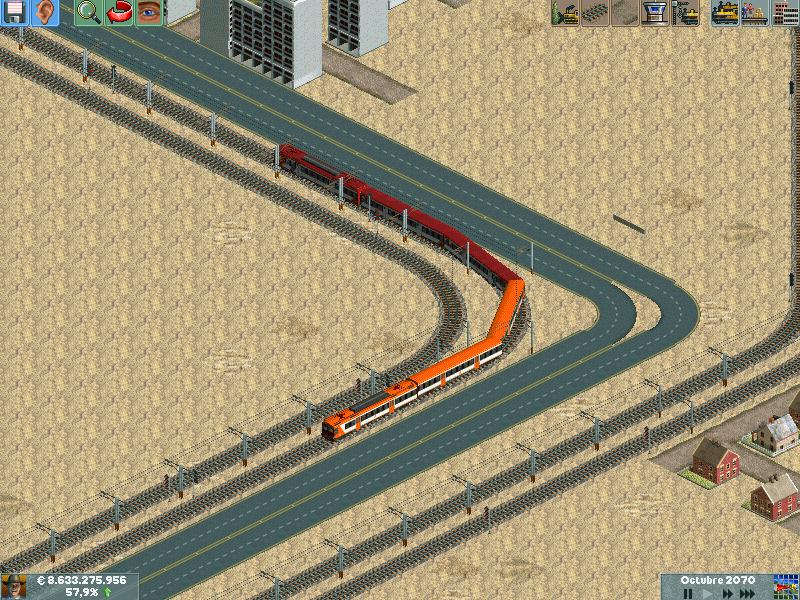Open the road building tool
The height and width of the screenshot is (600, 800).
tap(625, 13)
